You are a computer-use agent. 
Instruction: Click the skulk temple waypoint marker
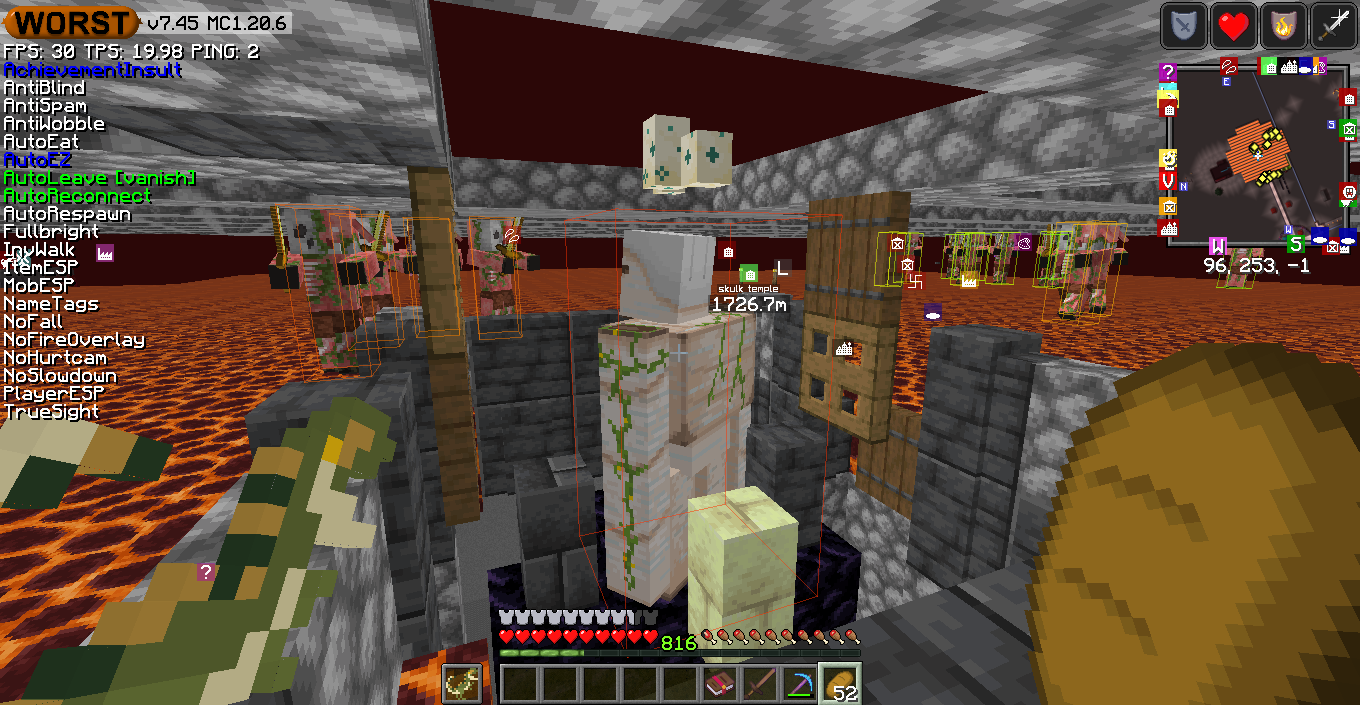tap(749, 274)
